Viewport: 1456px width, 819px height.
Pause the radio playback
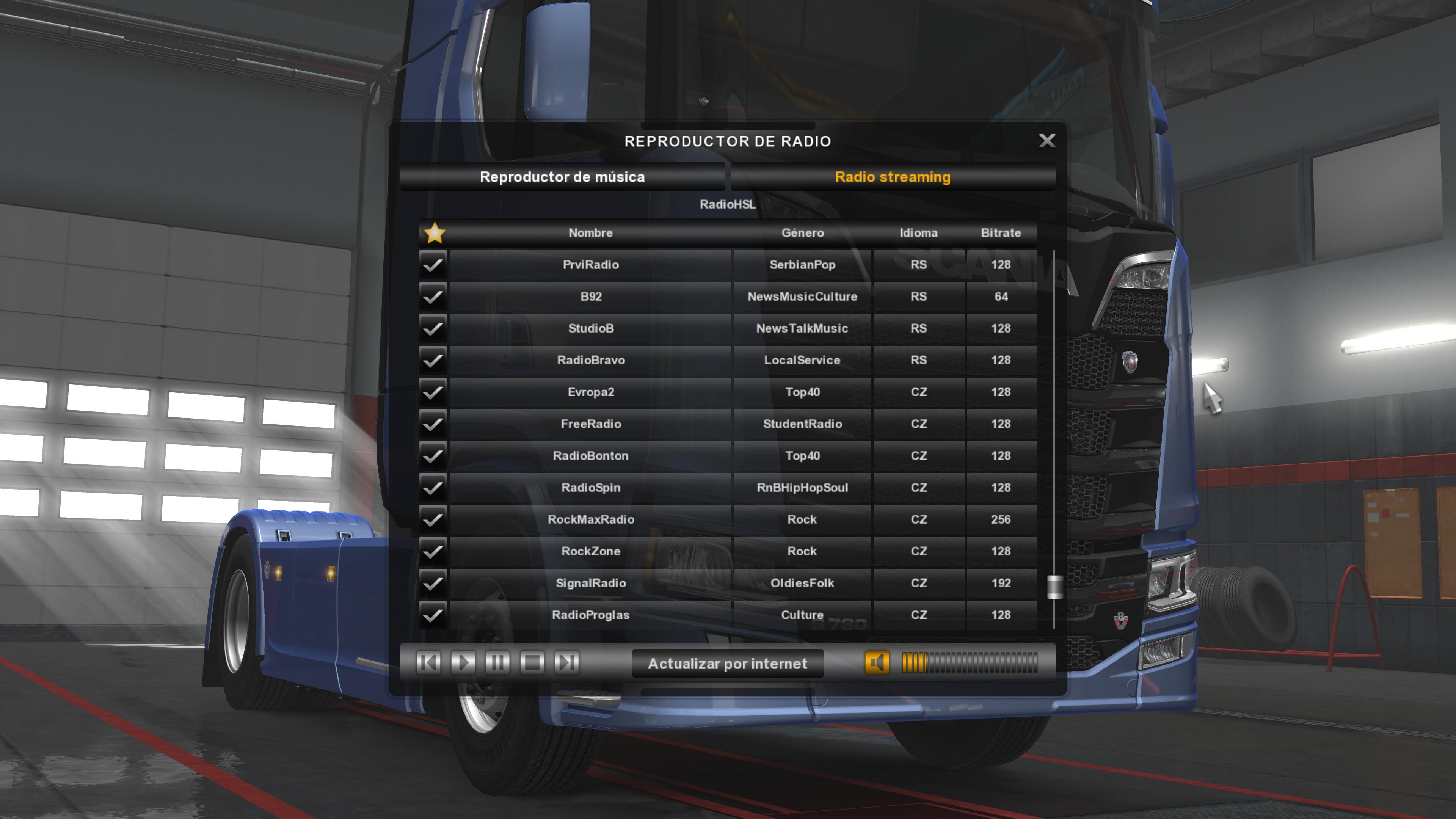point(497,662)
